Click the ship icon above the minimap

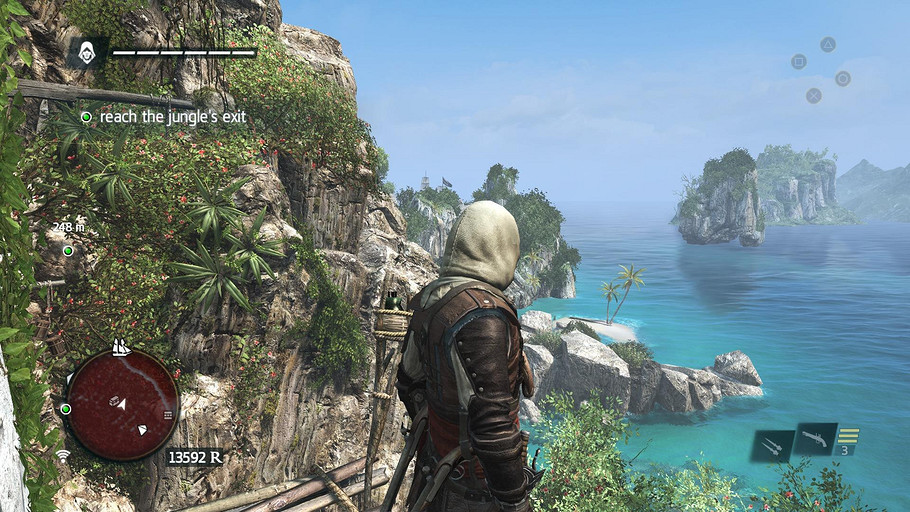121,347
